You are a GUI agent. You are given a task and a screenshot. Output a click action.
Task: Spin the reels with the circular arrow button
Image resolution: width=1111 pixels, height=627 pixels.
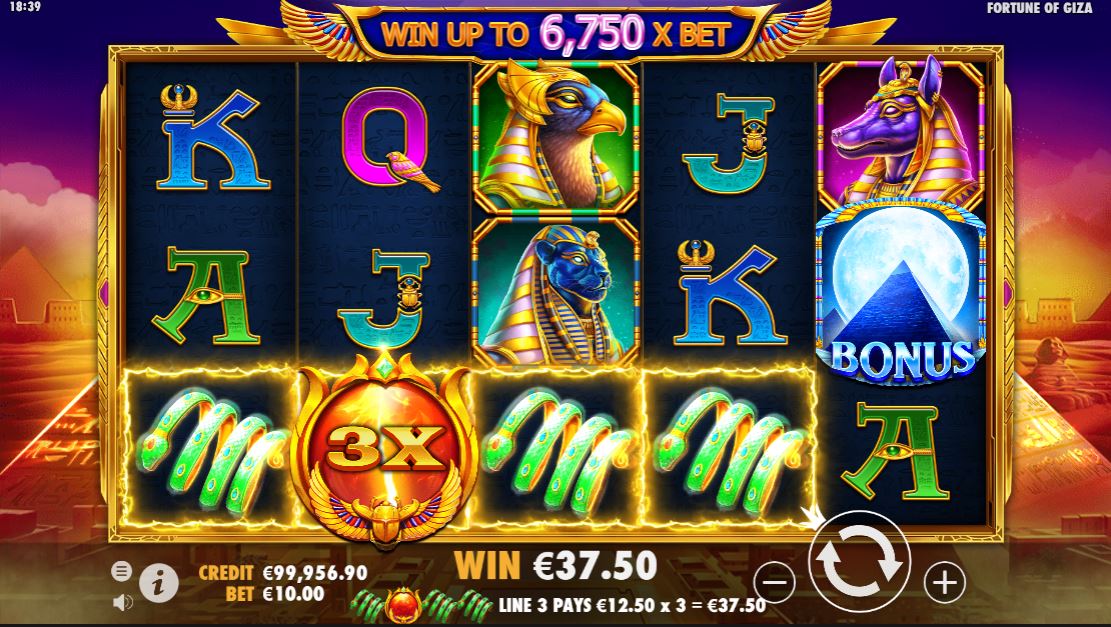pyautogui.click(x=859, y=562)
